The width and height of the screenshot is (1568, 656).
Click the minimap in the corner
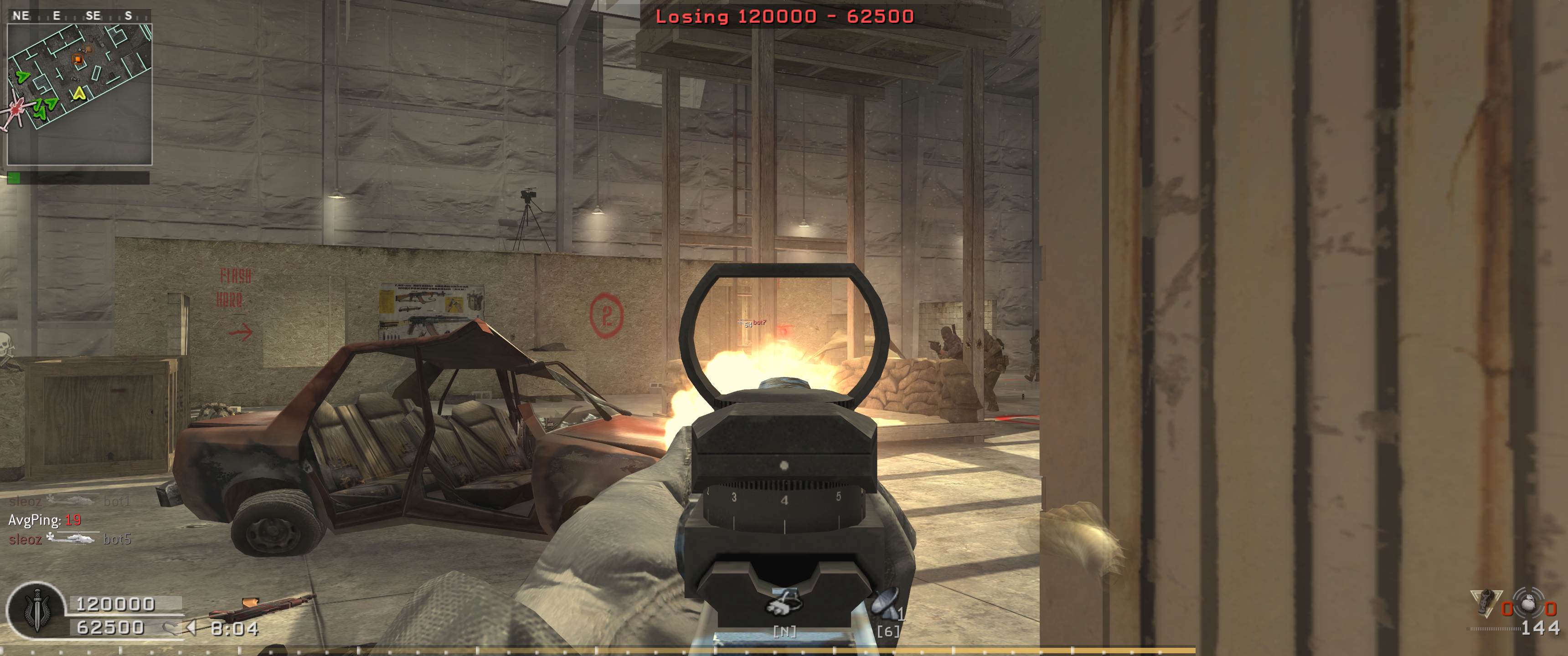(x=79, y=94)
